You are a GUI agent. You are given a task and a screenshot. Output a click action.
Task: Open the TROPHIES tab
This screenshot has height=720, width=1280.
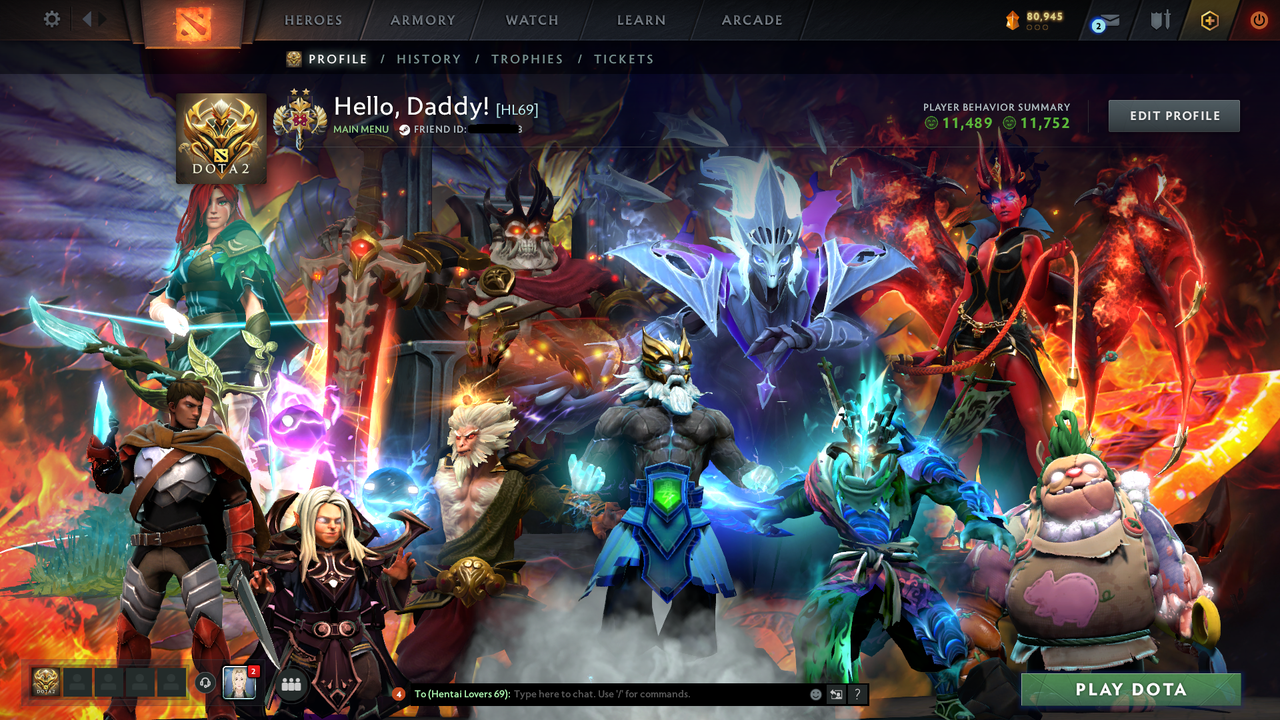coord(527,59)
